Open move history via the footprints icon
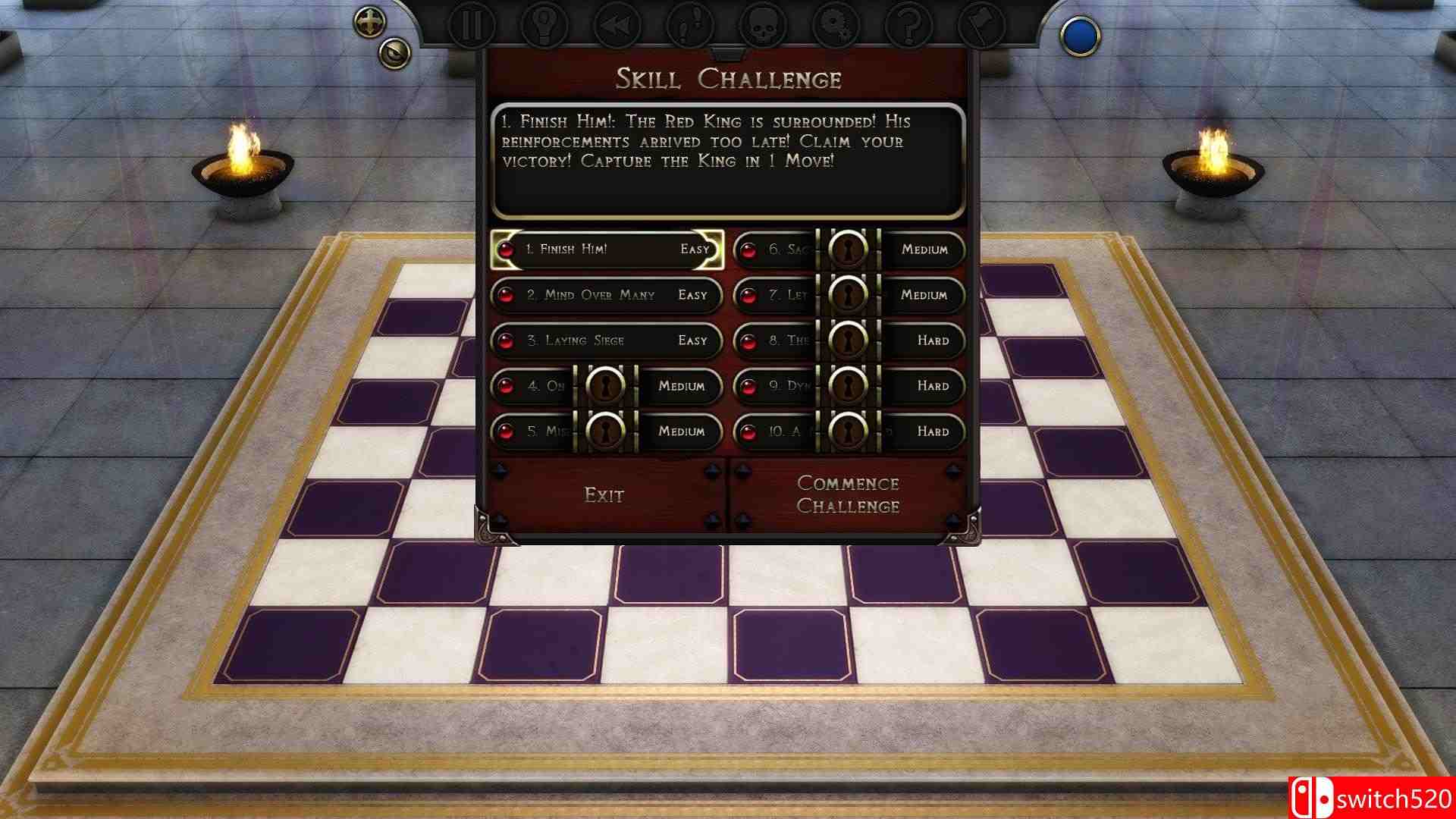Screen dimensions: 1456x819 click(x=690, y=24)
